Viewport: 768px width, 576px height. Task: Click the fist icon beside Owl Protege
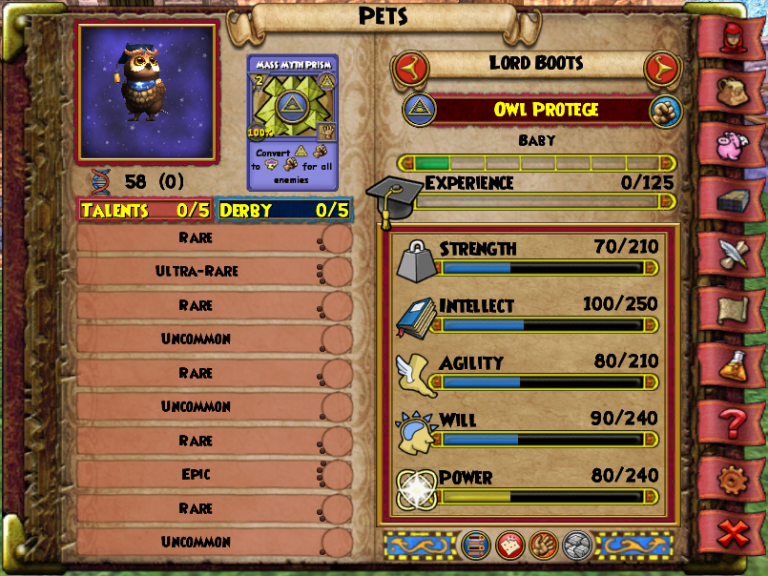(x=664, y=110)
